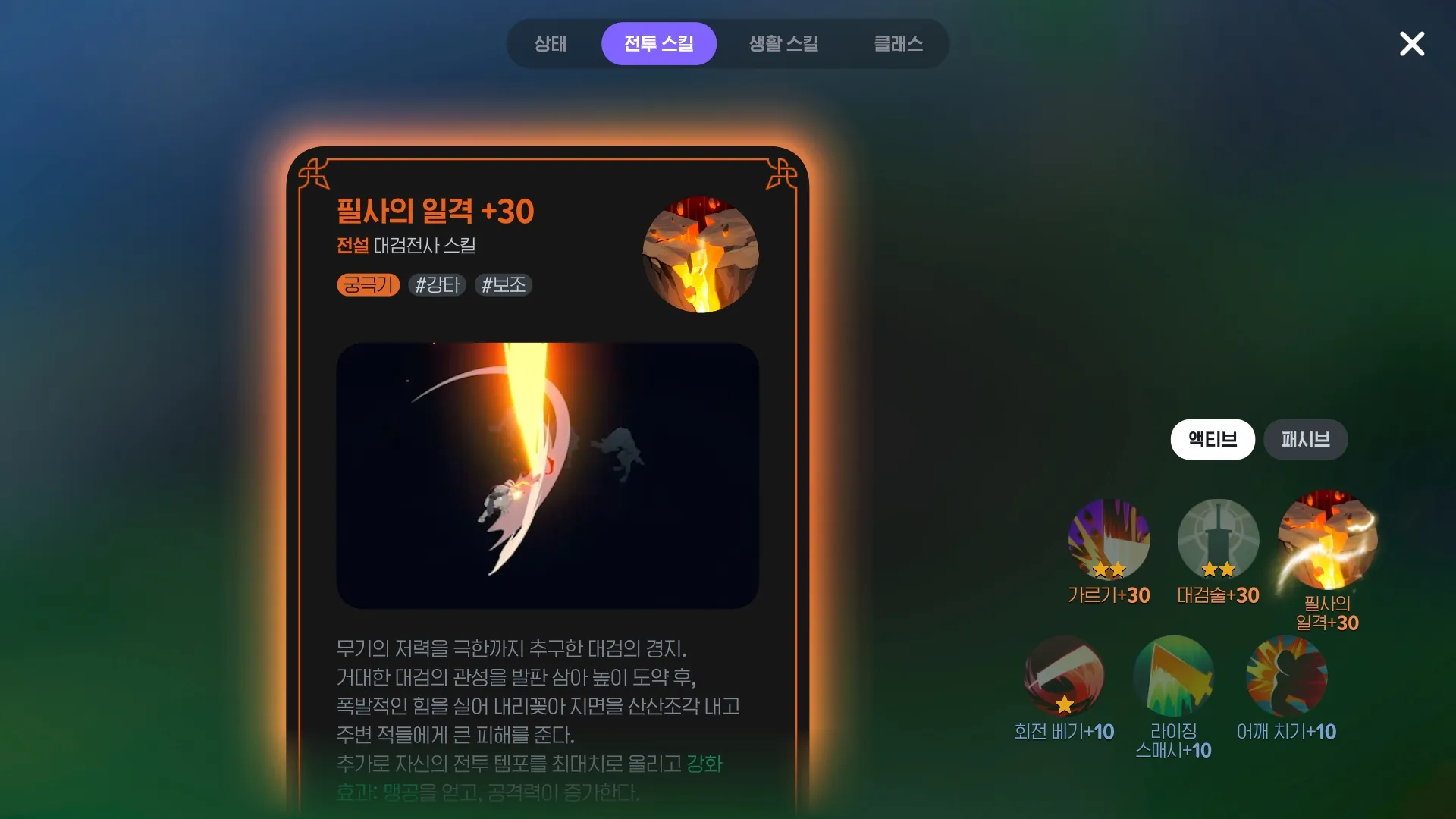The width and height of the screenshot is (1456, 819).
Task: Click the circular skill artwork on the card
Action: pos(700,256)
